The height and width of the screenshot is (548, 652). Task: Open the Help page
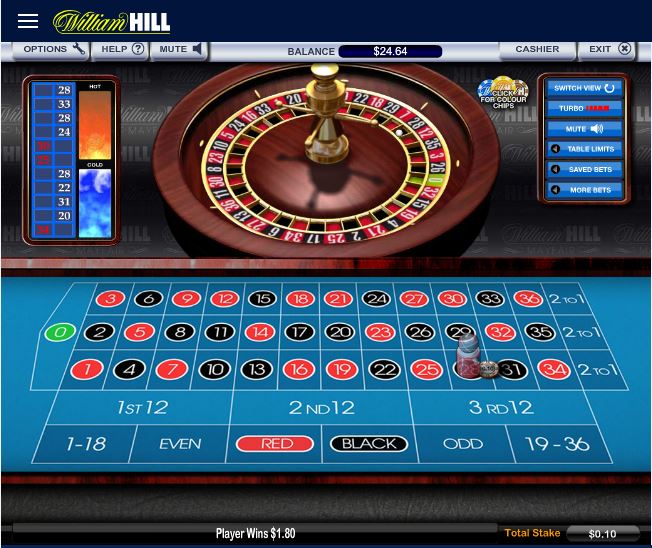pos(122,49)
